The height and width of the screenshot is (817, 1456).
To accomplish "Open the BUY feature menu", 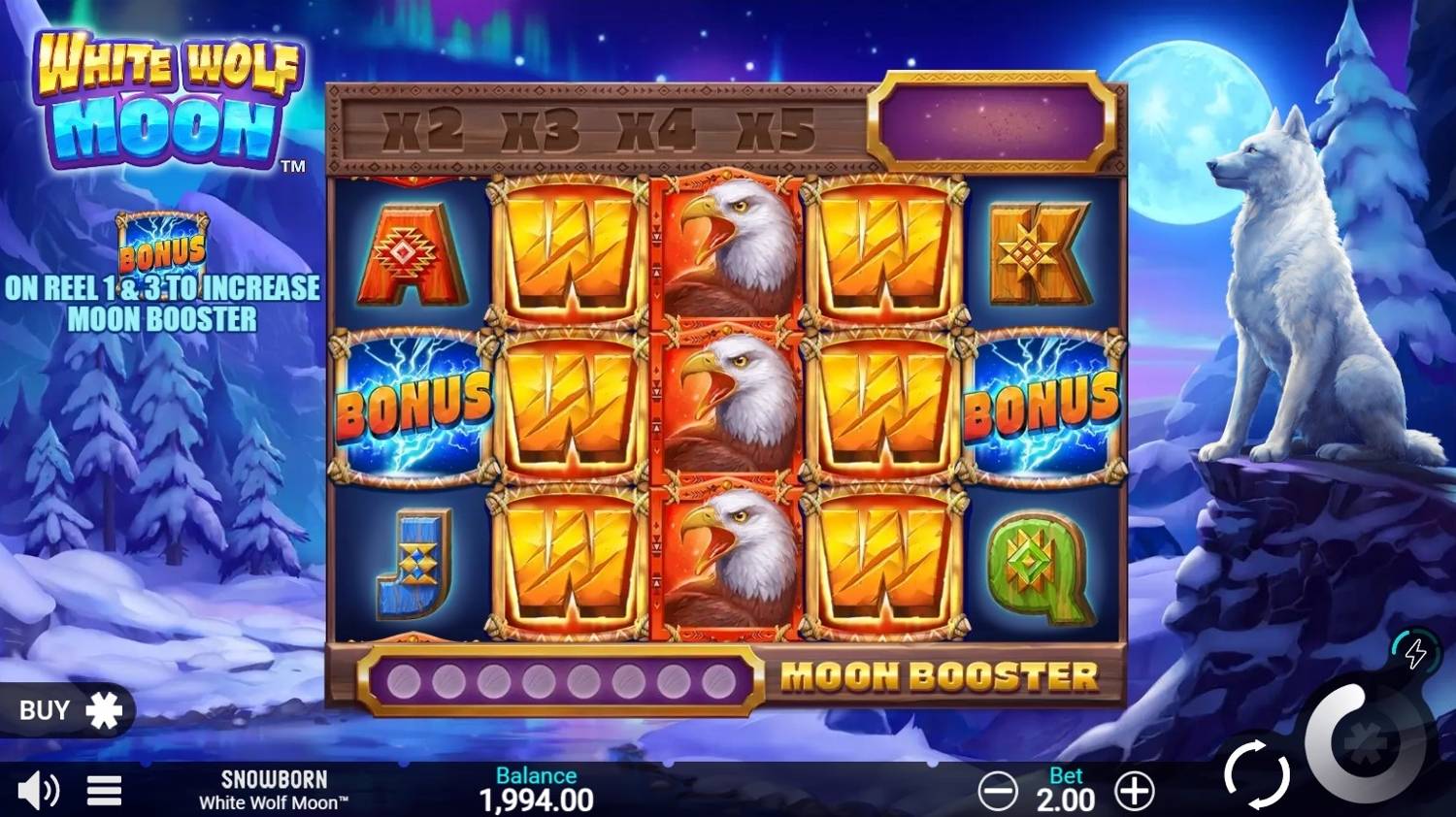I will click(x=68, y=710).
